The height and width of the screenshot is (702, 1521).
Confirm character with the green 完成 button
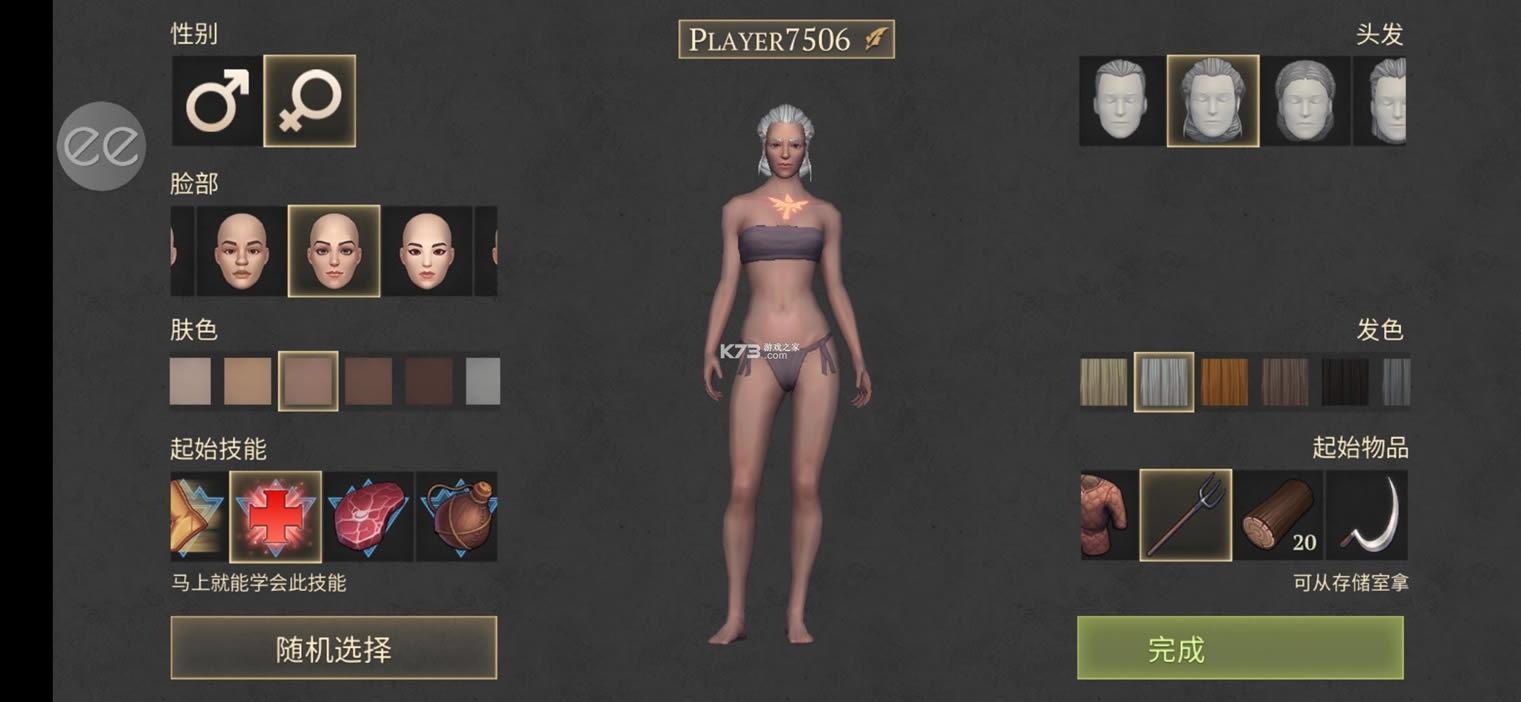tap(1240, 649)
